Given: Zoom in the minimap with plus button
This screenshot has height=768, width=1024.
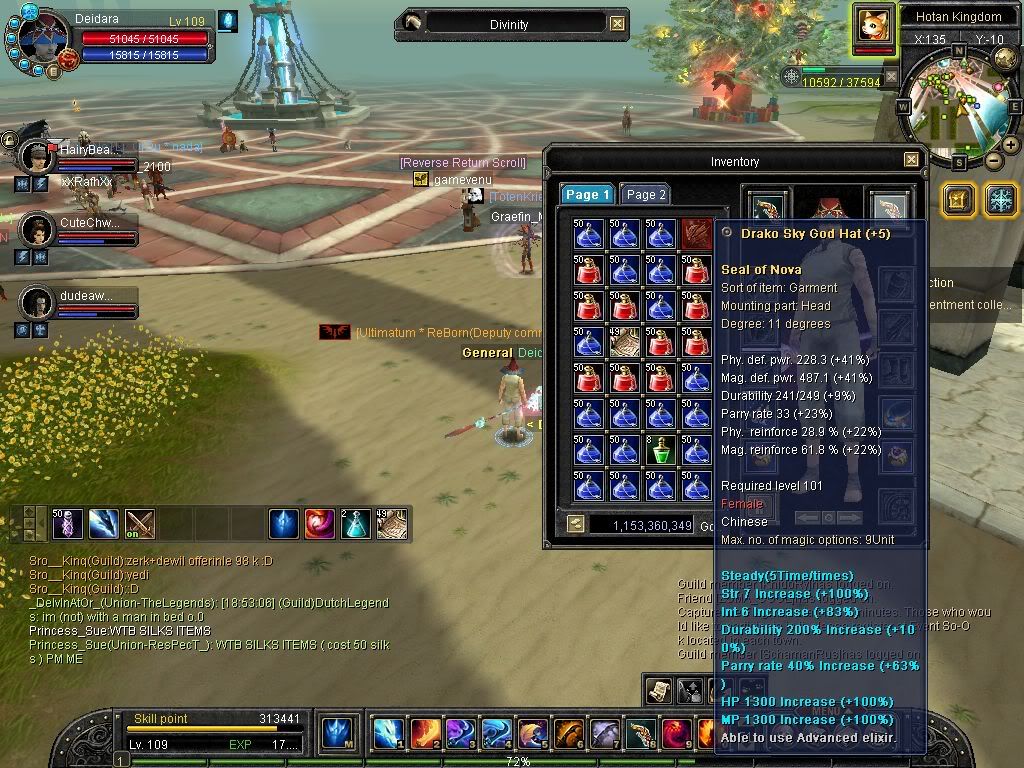Looking at the screenshot, I should pos(1011,145).
